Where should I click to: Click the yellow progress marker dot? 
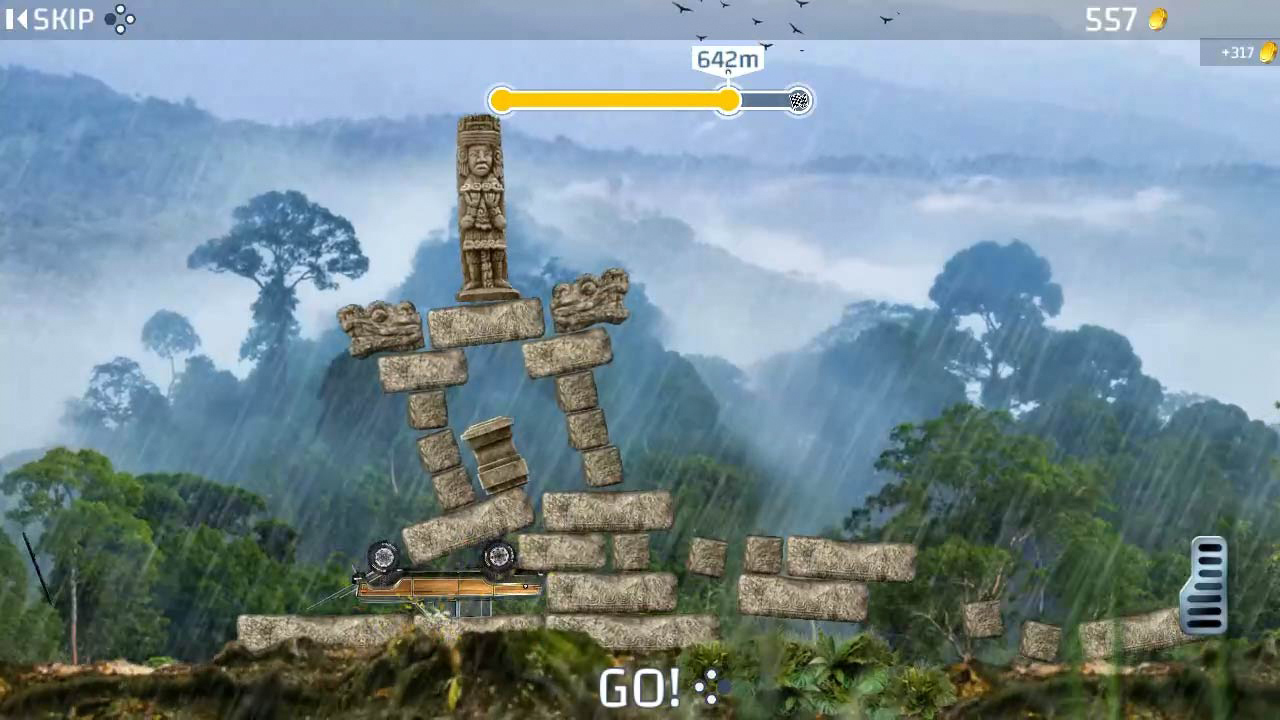pyautogui.click(x=729, y=99)
